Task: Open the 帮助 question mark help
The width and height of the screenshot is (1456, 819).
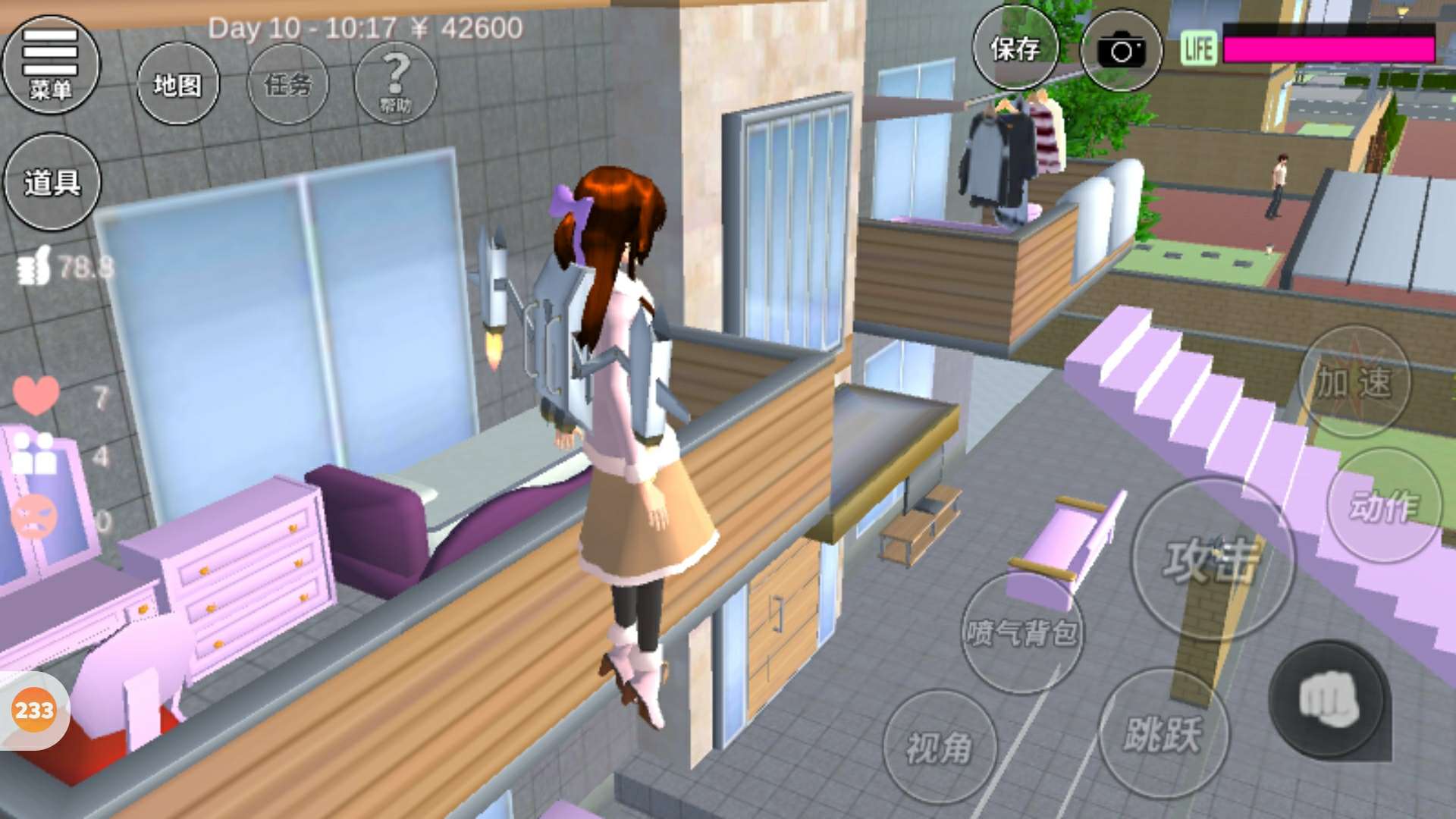Action: click(395, 83)
